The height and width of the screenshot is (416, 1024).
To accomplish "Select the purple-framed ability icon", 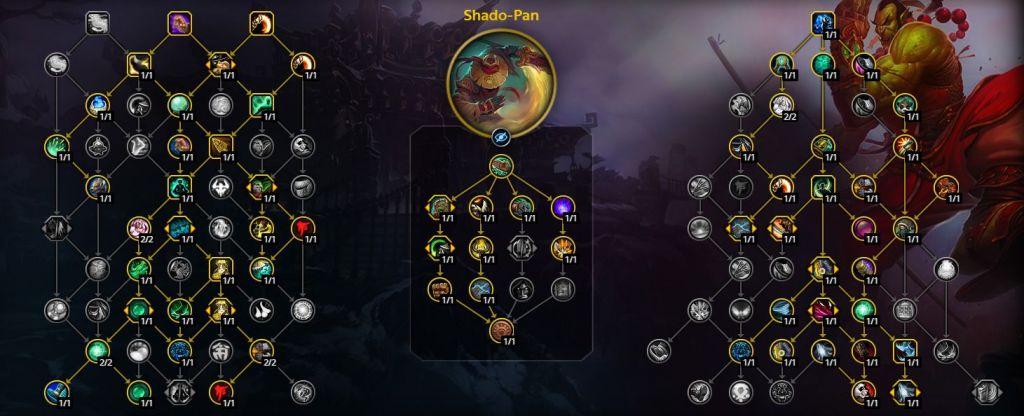I will point(179,21).
